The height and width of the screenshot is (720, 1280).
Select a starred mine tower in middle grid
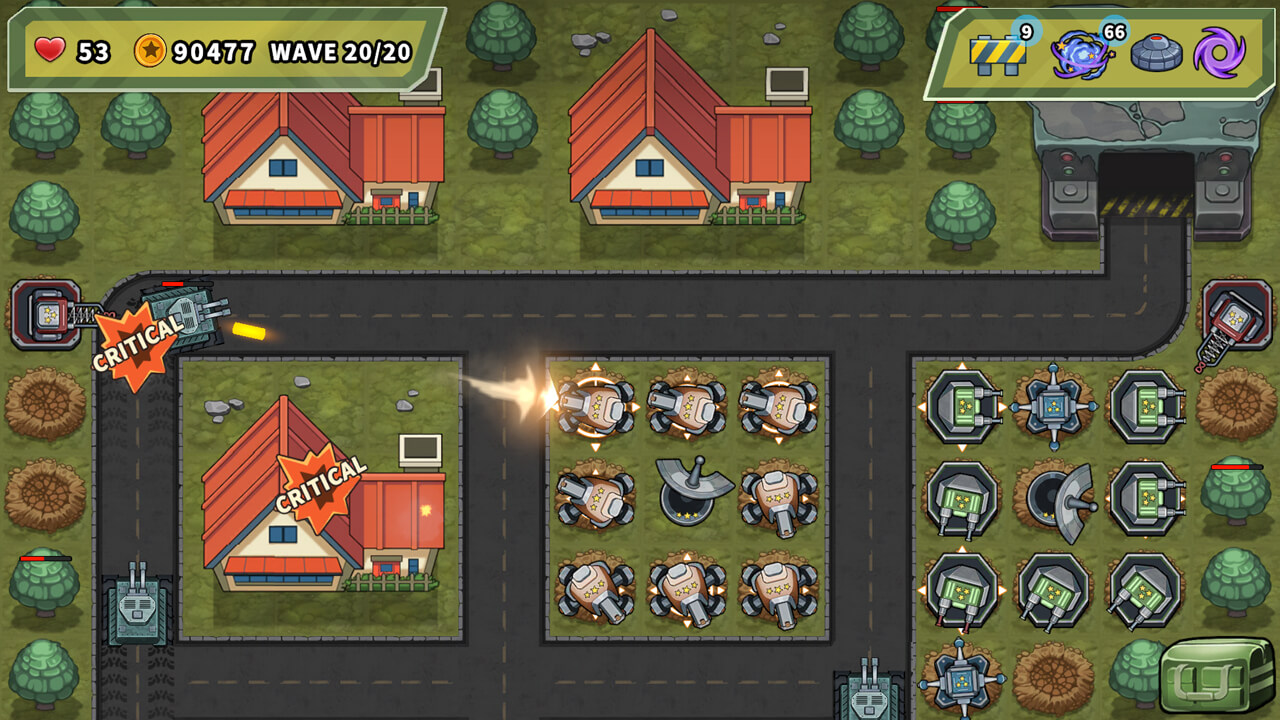595,406
